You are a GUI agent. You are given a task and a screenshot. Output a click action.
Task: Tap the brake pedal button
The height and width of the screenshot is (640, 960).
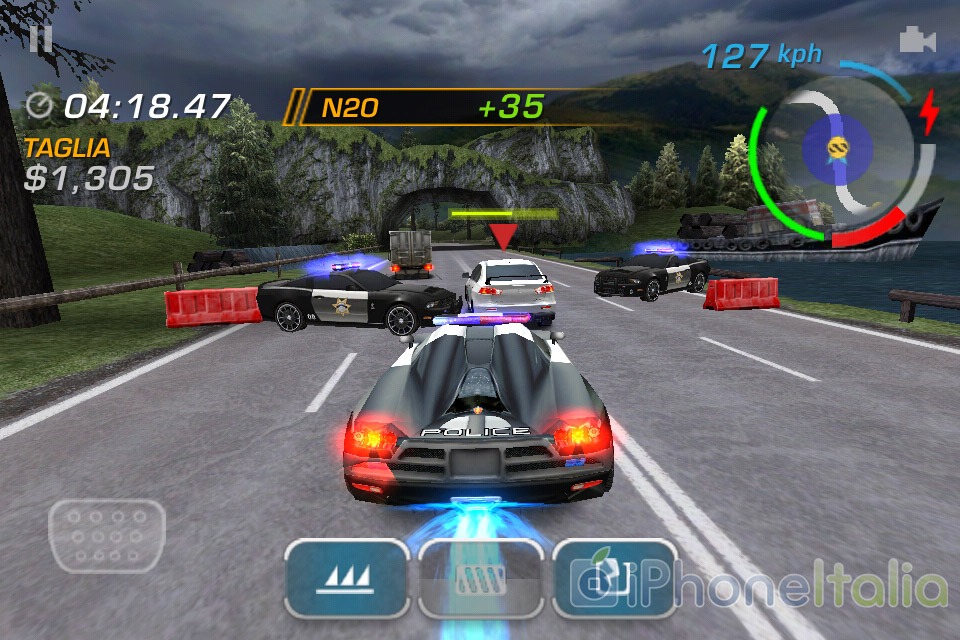(107, 536)
